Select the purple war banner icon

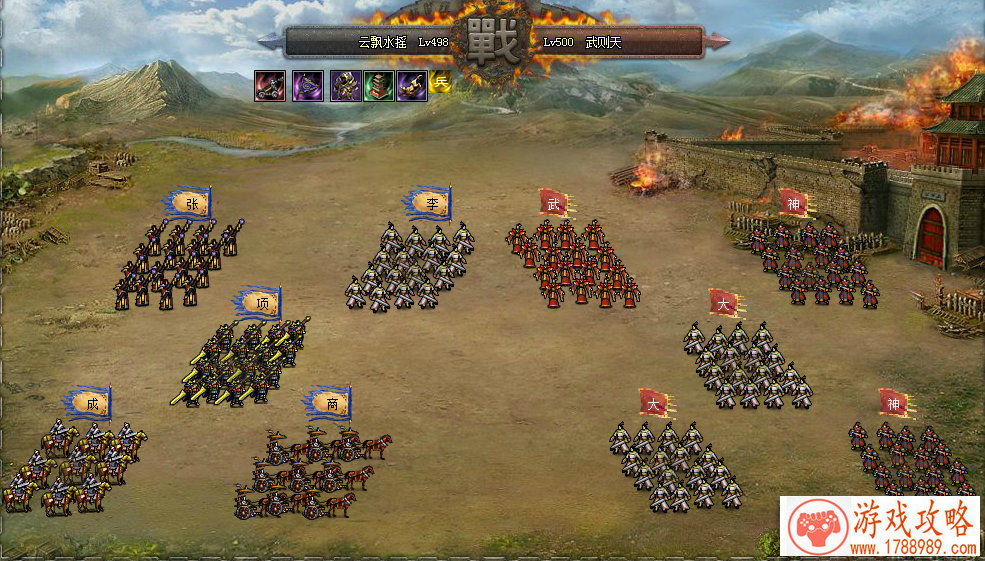(308, 85)
